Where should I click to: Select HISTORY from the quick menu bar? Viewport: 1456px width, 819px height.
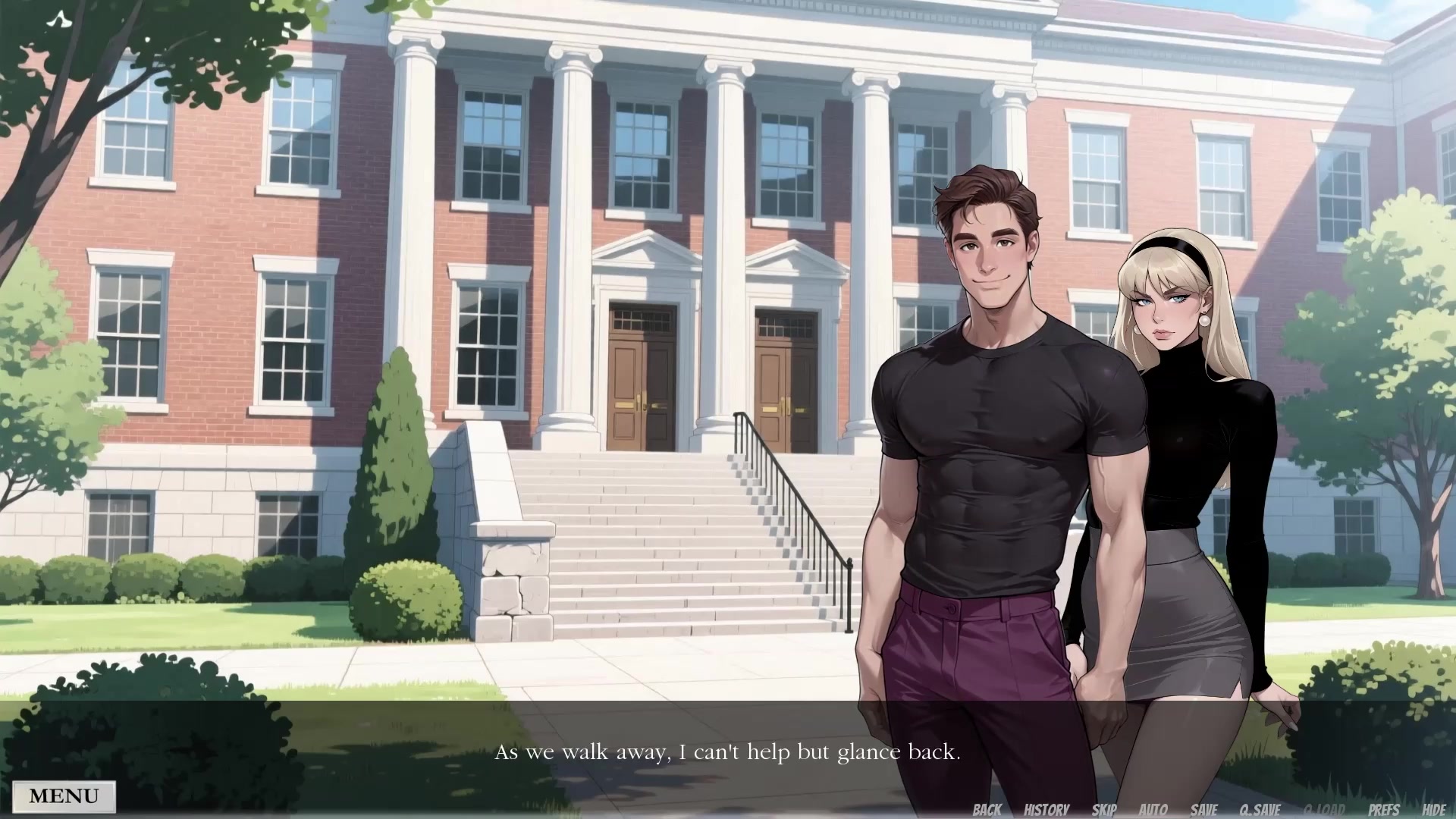pyautogui.click(x=1046, y=808)
